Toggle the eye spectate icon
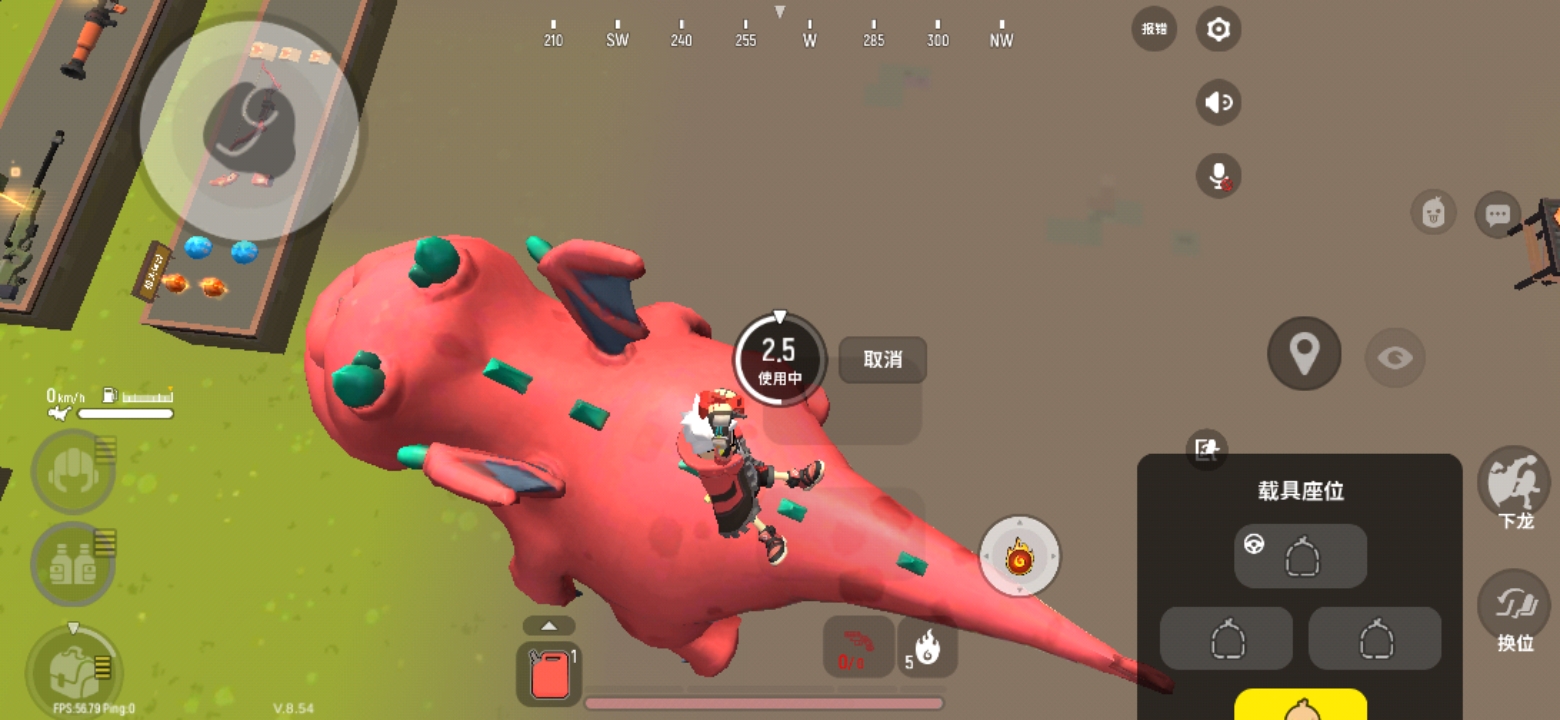Screen dimensions: 1560x720 point(1395,357)
